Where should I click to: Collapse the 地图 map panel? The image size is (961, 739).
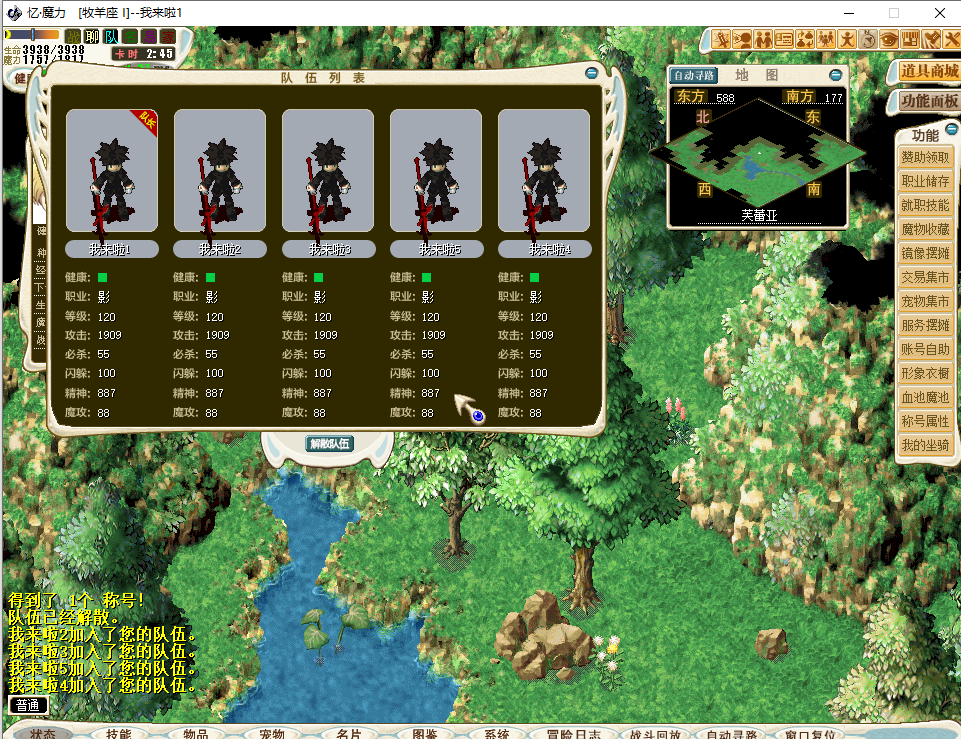click(836, 75)
